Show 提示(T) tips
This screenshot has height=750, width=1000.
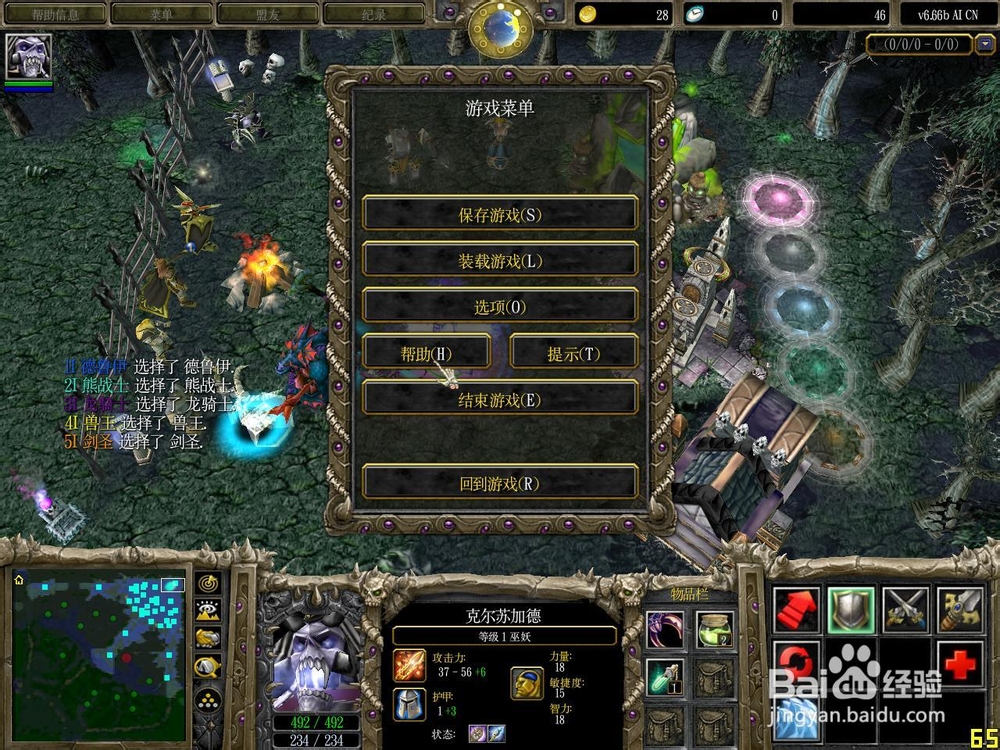(573, 353)
